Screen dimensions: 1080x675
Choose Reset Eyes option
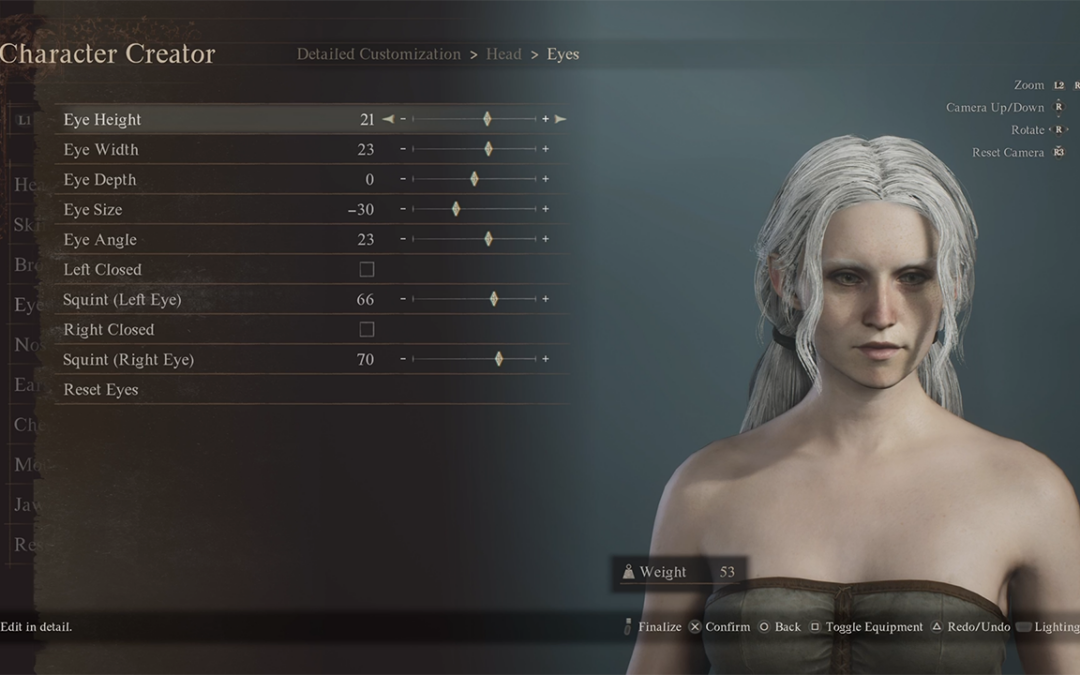(x=101, y=390)
